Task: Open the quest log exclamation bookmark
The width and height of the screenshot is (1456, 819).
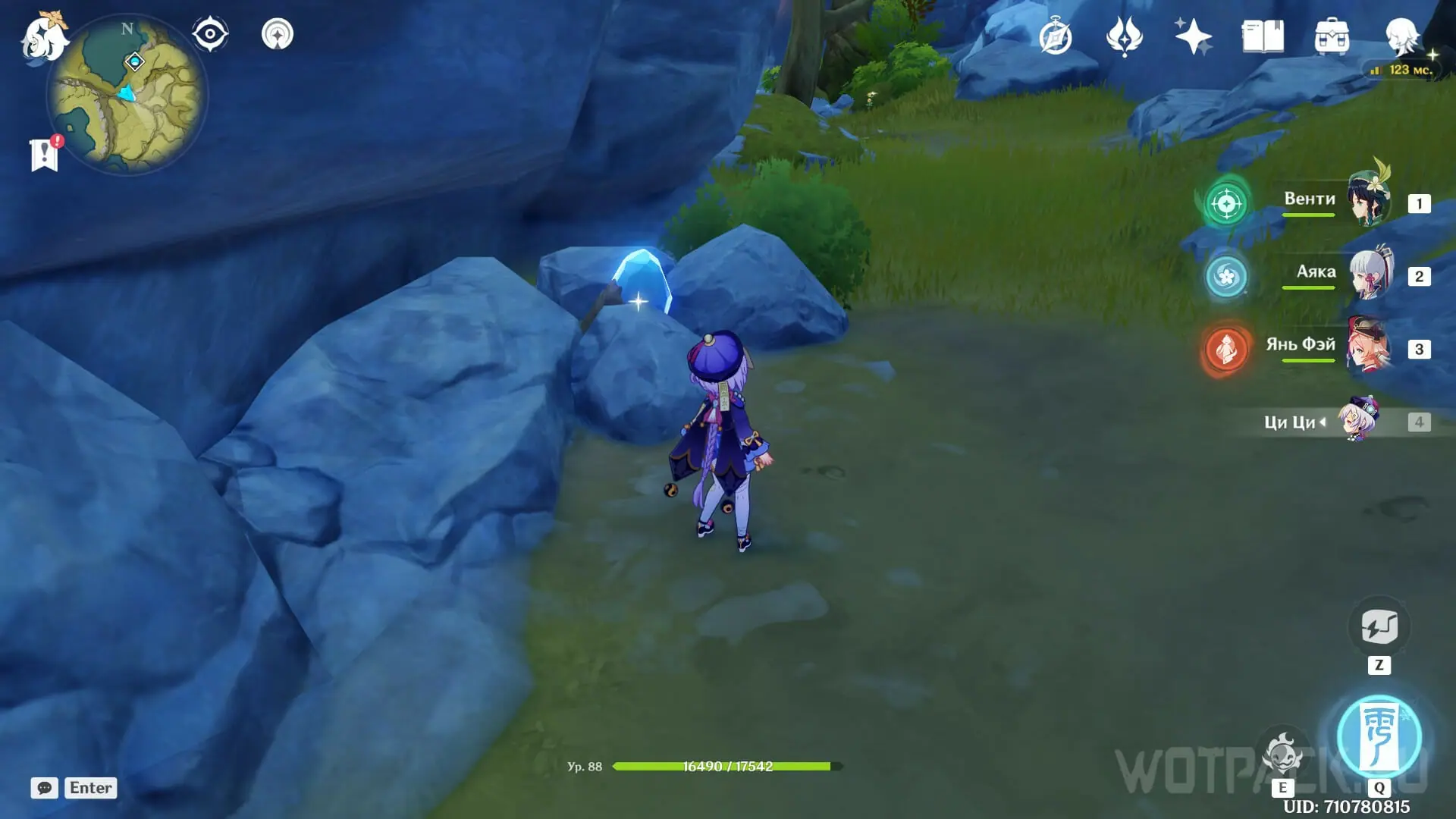Action: pos(45,155)
